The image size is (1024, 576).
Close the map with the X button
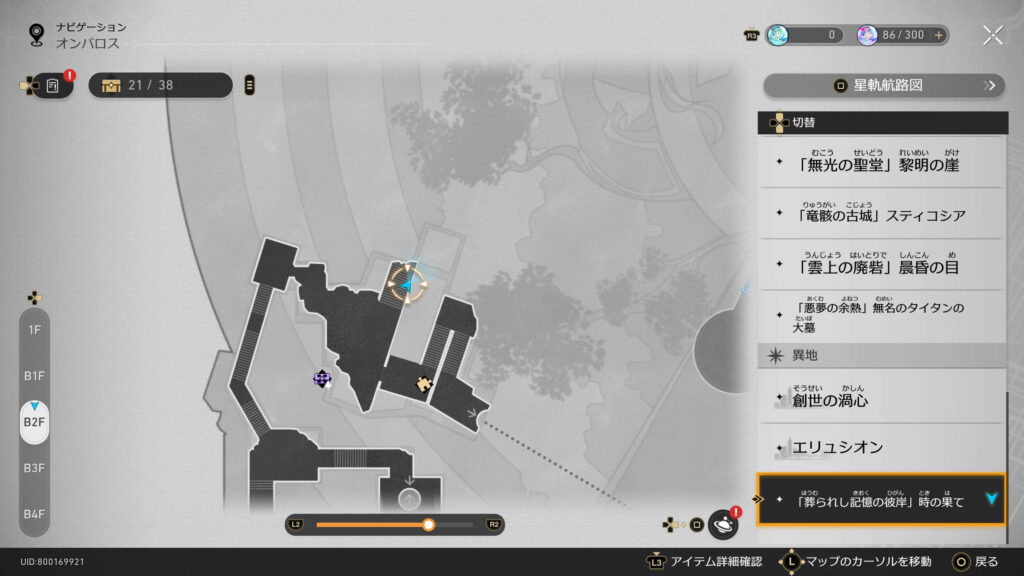point(992,35)
